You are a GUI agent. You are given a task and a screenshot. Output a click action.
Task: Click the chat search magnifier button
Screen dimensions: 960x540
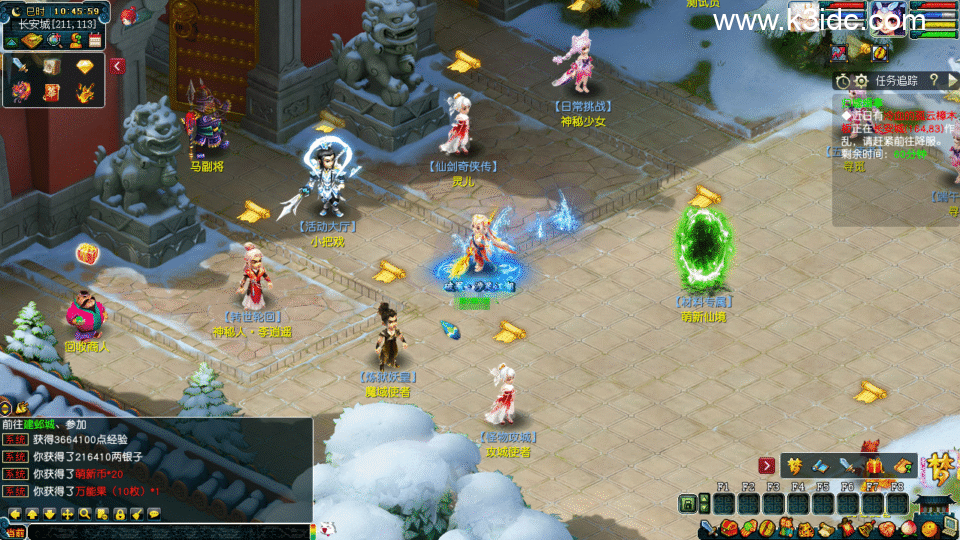pyautogui.click(x=85, y=514)
